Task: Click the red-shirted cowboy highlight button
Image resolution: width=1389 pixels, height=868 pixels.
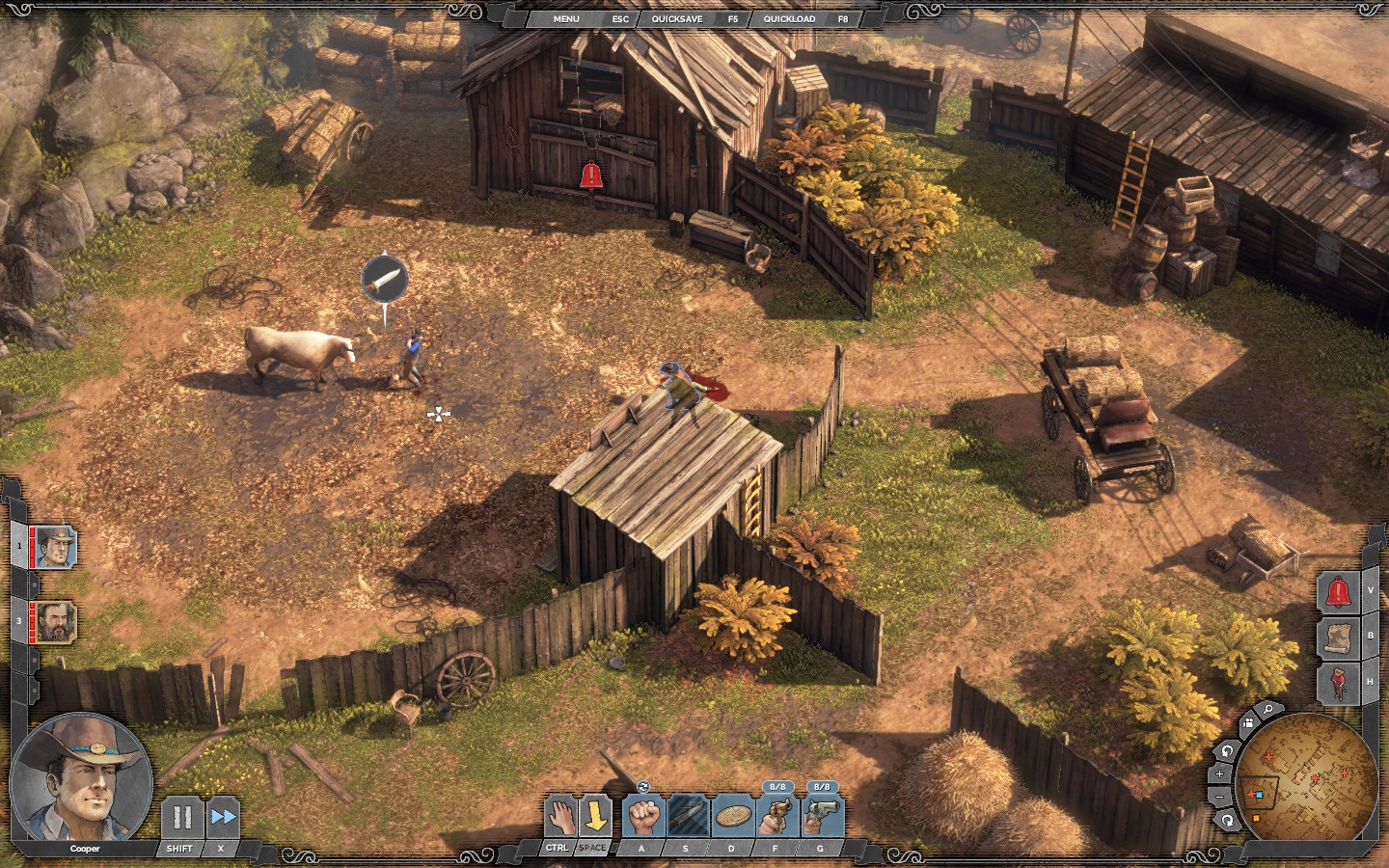Action: coord(1338,683)
